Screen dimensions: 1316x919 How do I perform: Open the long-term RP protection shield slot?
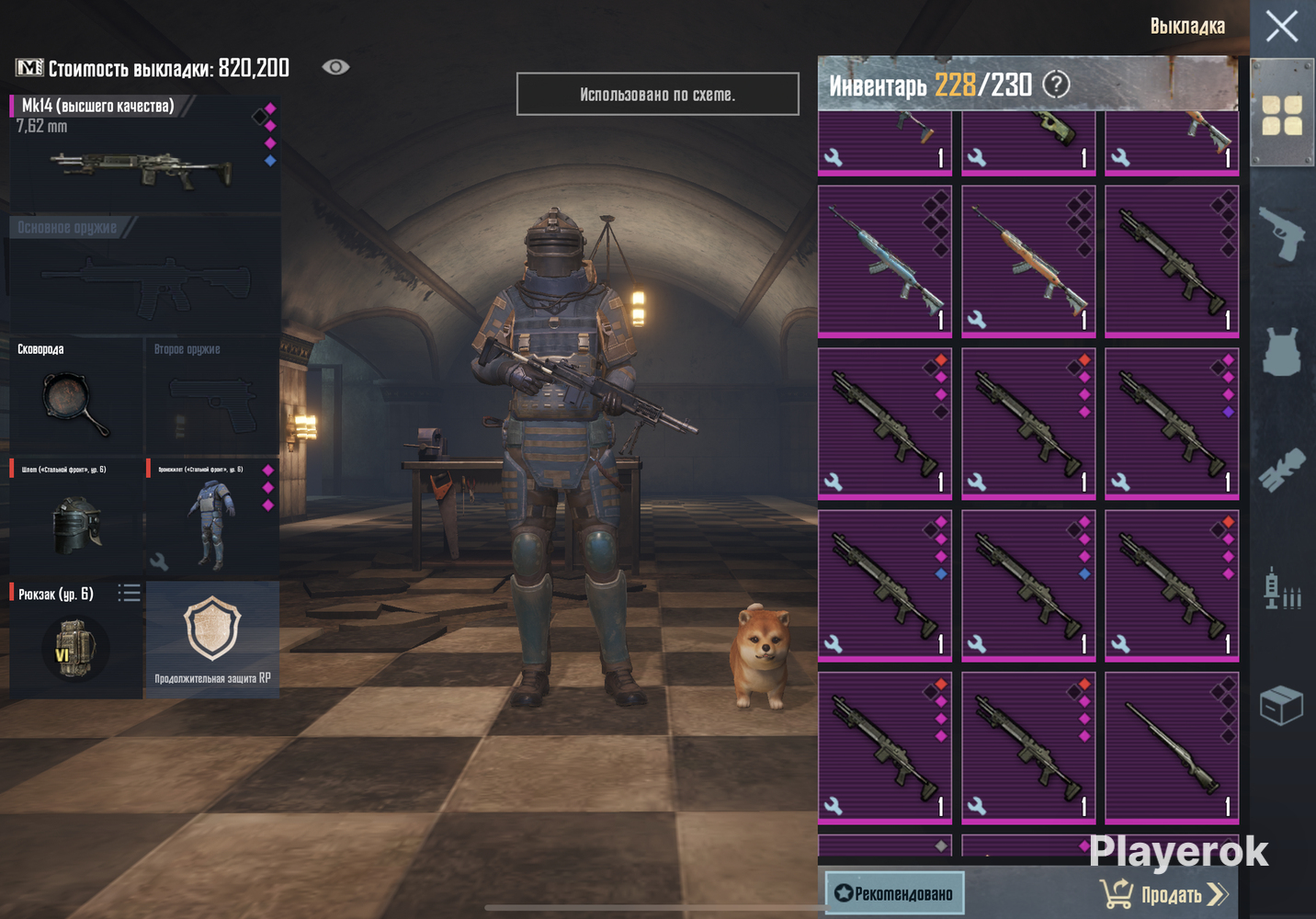tap(212, 639)
